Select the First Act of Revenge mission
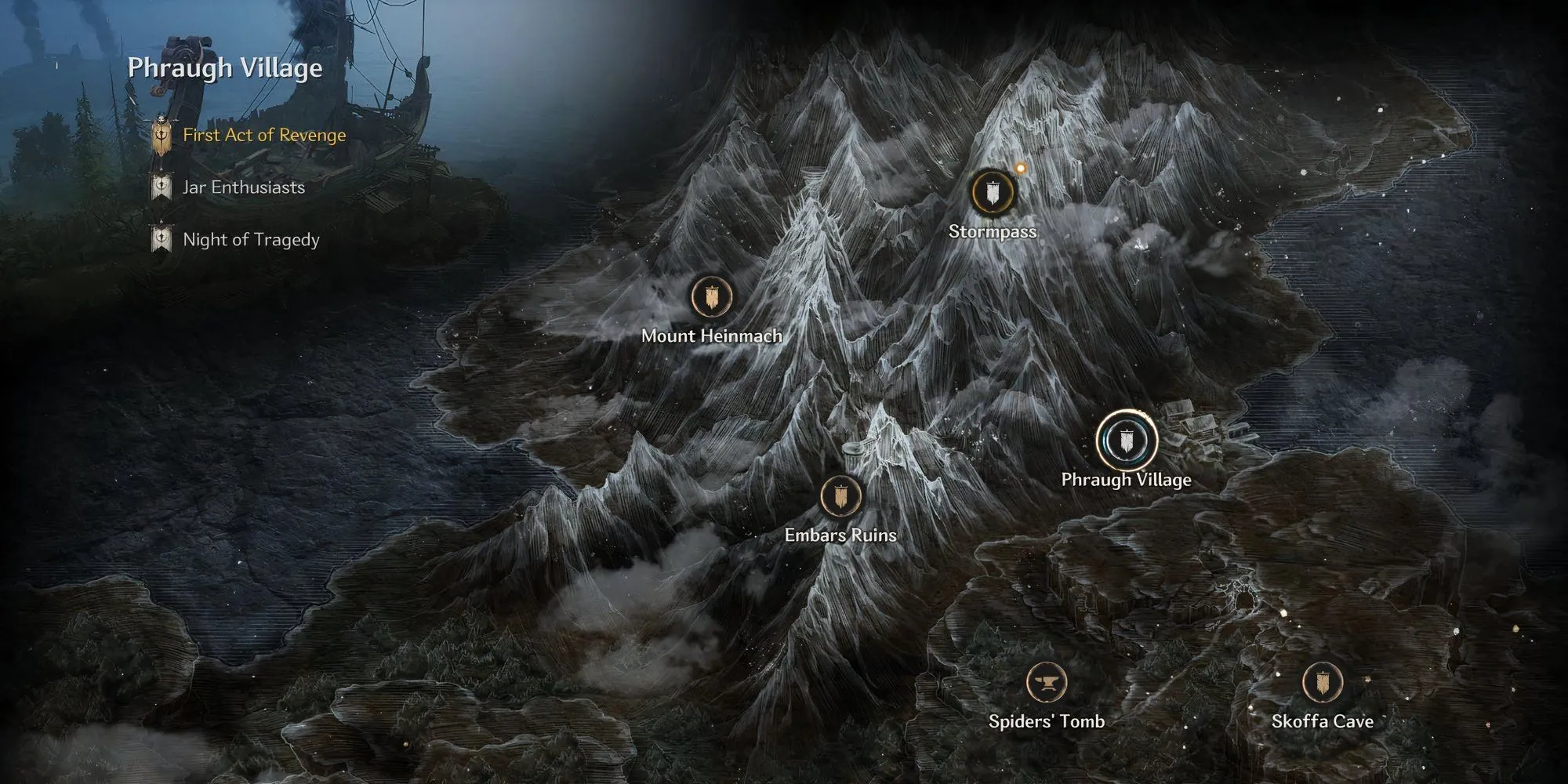Image resolution: width=1568 pixels, height=784 pixels. point(263,135)
